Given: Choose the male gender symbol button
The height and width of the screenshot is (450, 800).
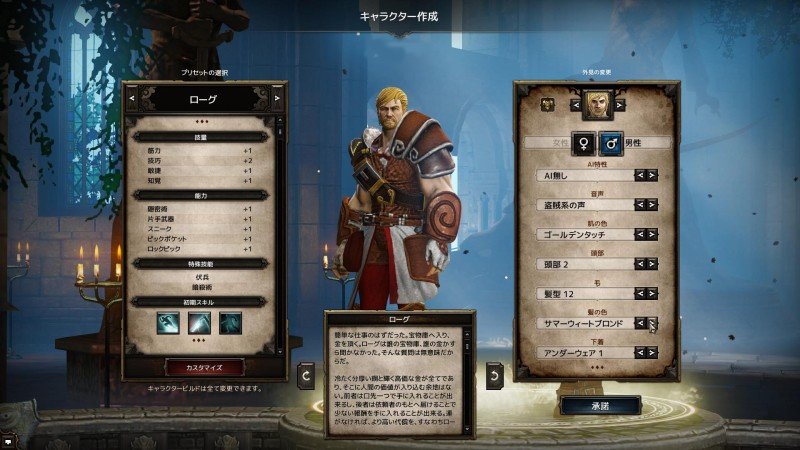Looking at the screenshot, I should coord(610,143).
